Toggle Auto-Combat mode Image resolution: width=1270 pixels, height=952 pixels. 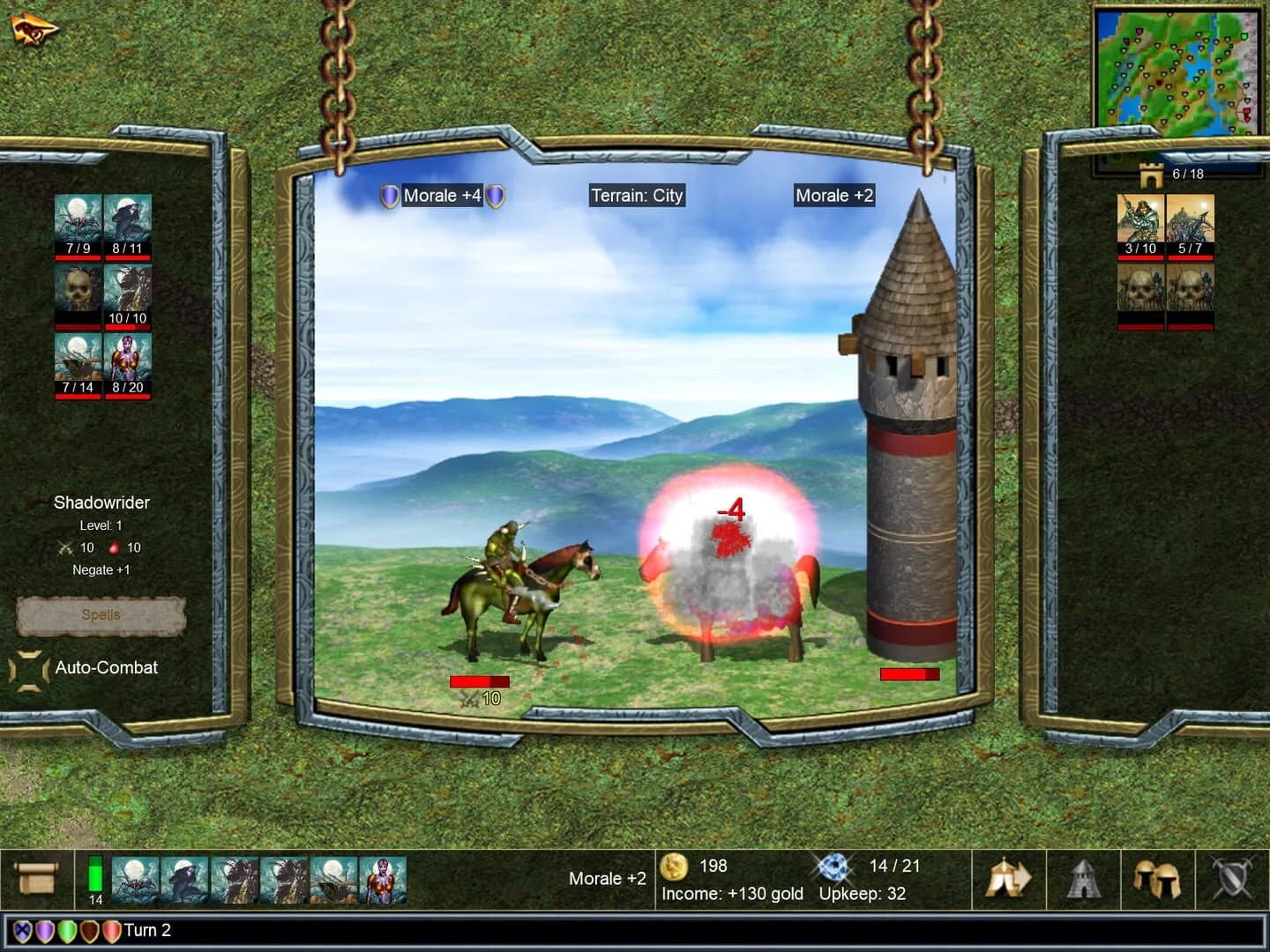point(104,668)
